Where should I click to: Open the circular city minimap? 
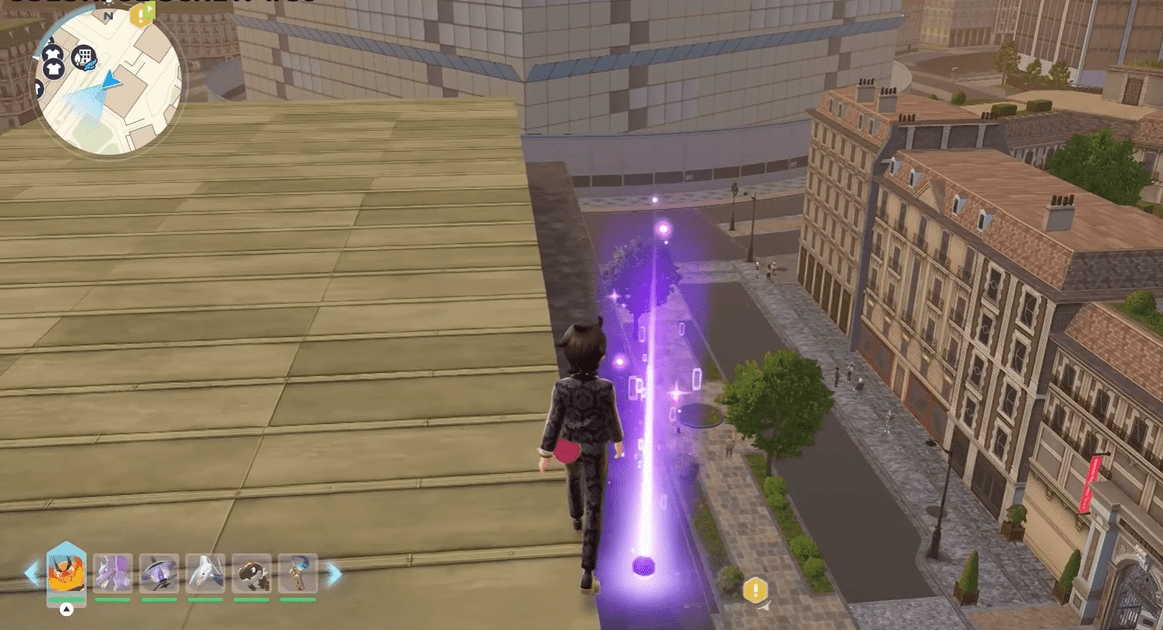pyautogui.click(x=110, y=84)
